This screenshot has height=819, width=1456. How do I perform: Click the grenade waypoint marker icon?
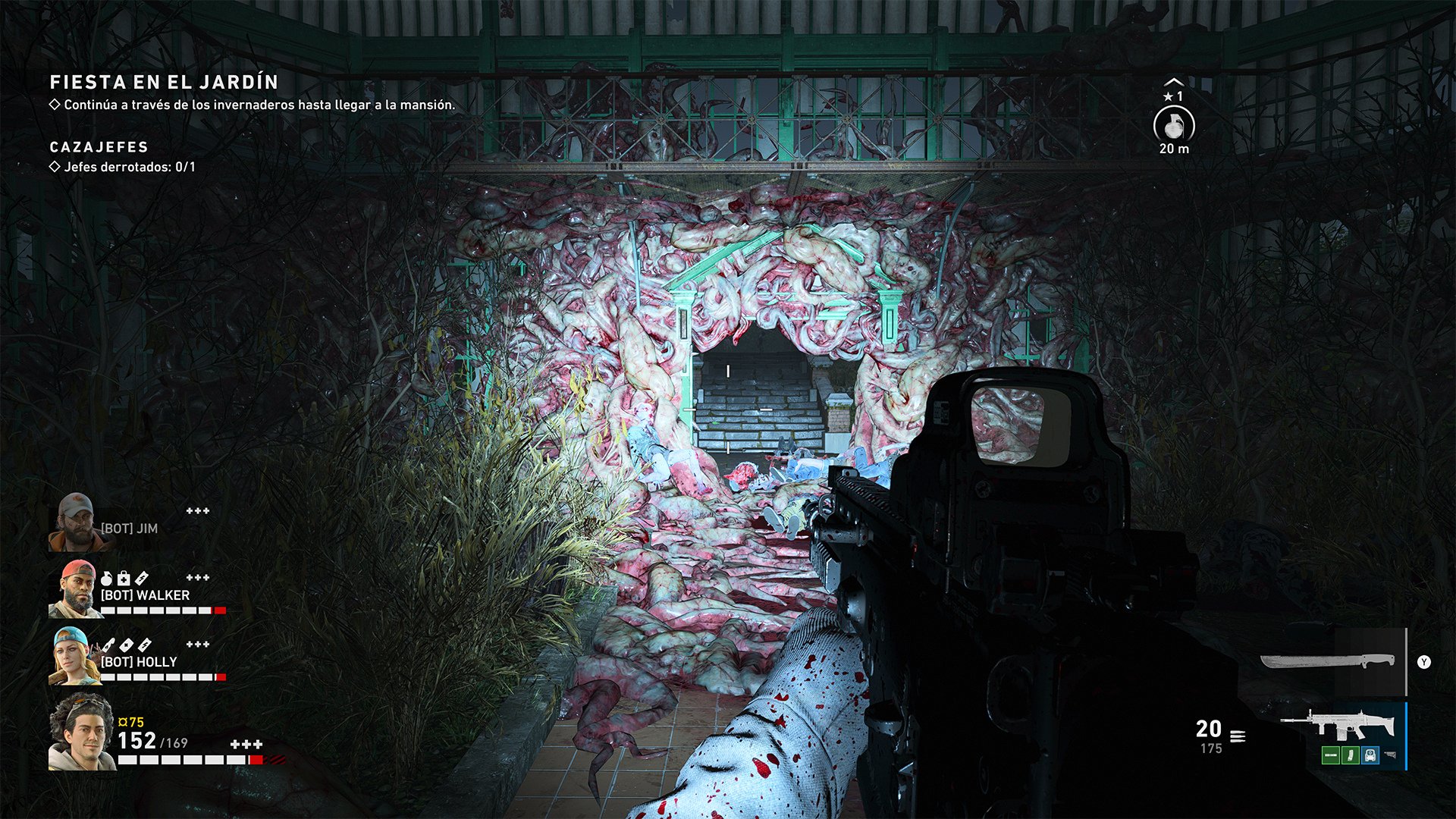click(1173, 125)
